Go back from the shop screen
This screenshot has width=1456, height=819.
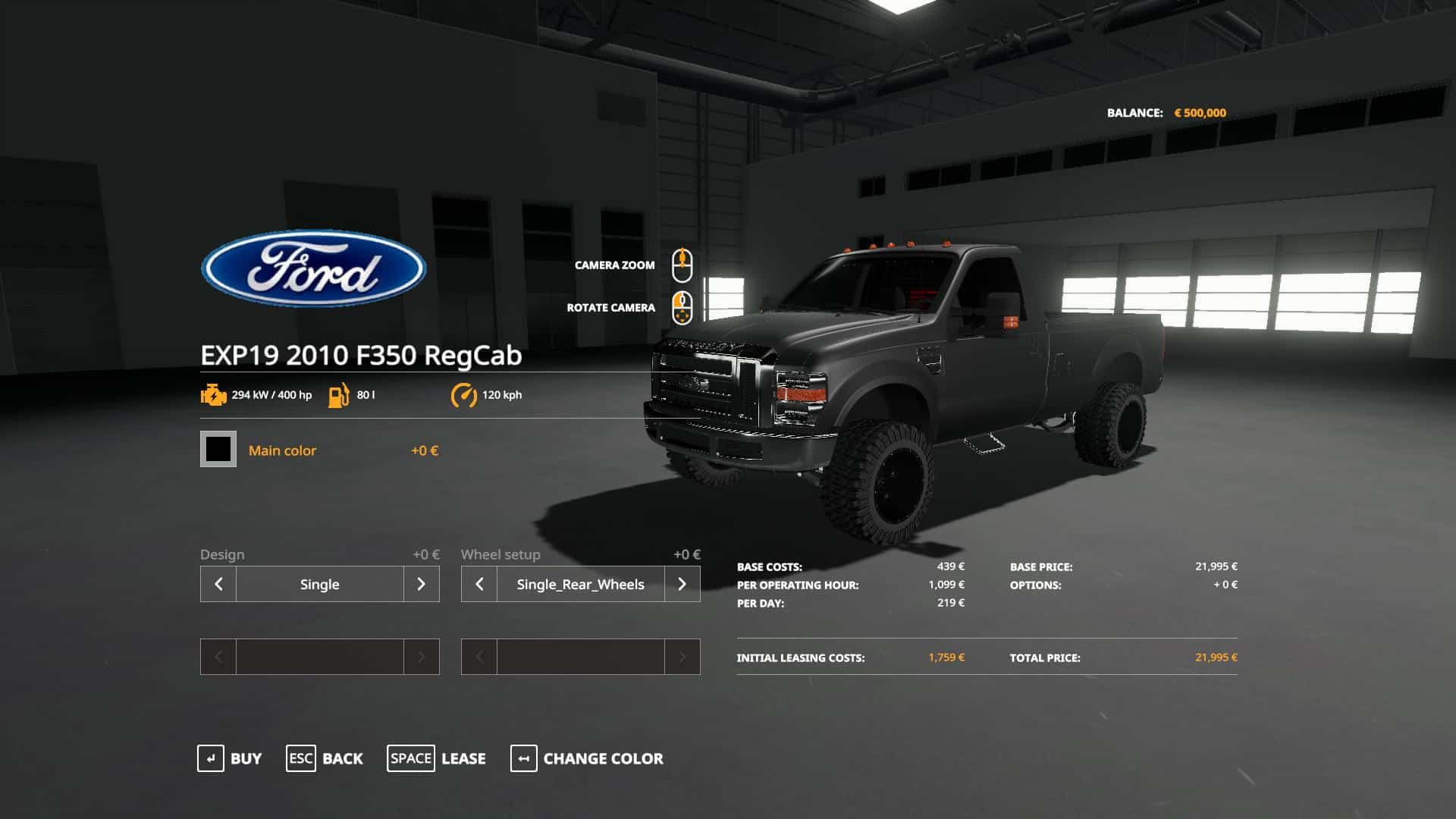[x=325, y=758]
